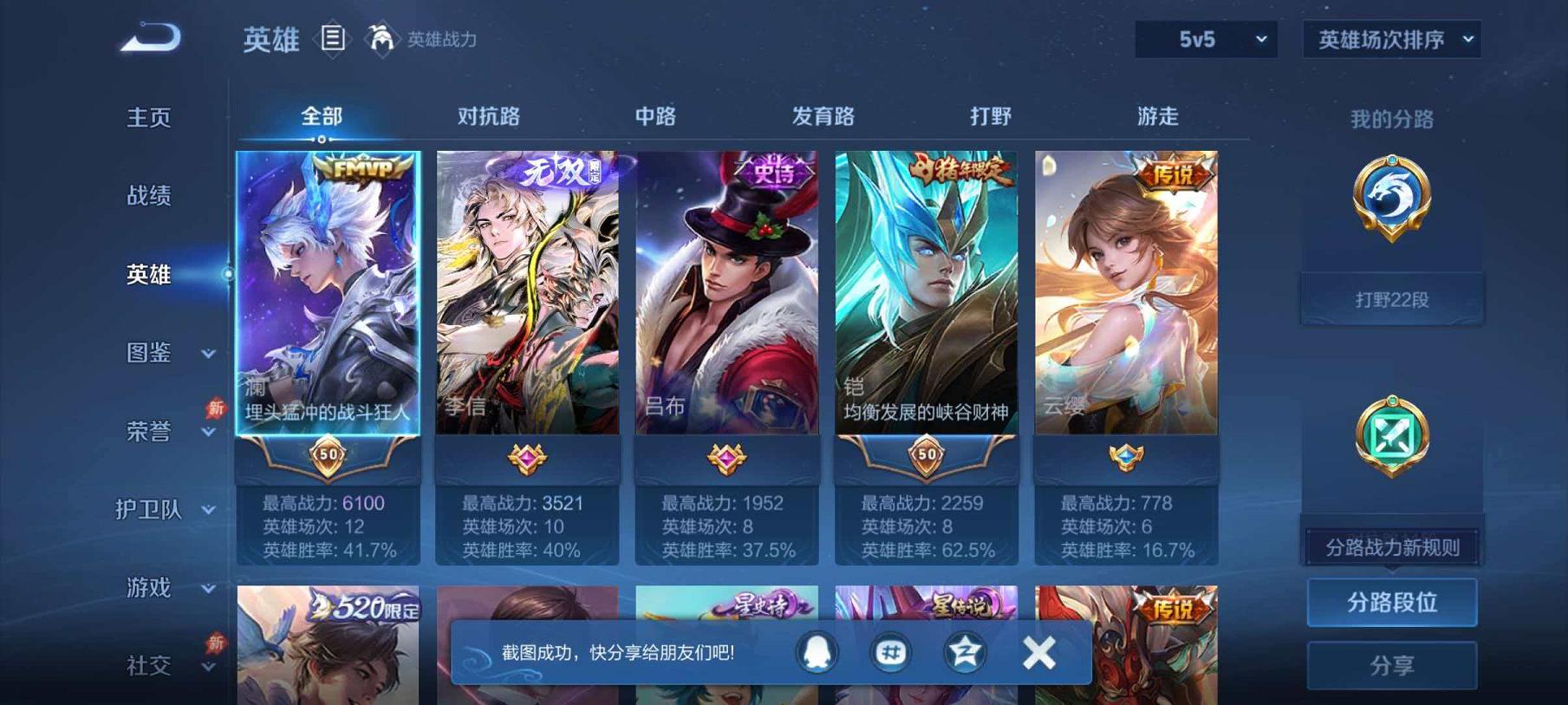Click the green crossed-swords lane emblem
1568x705 pixels.
tap(1391, 434)
